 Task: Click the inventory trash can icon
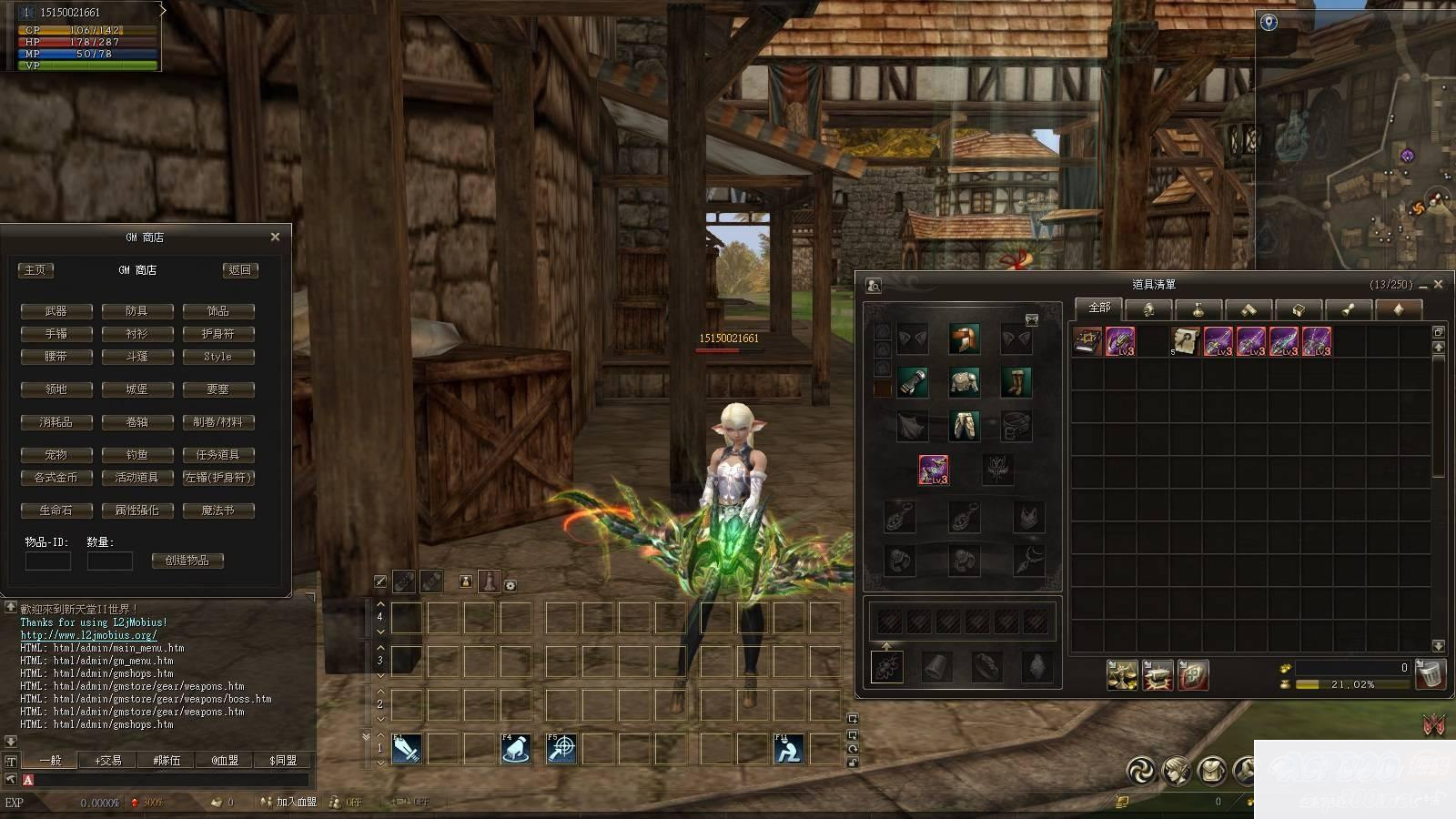1431,674
